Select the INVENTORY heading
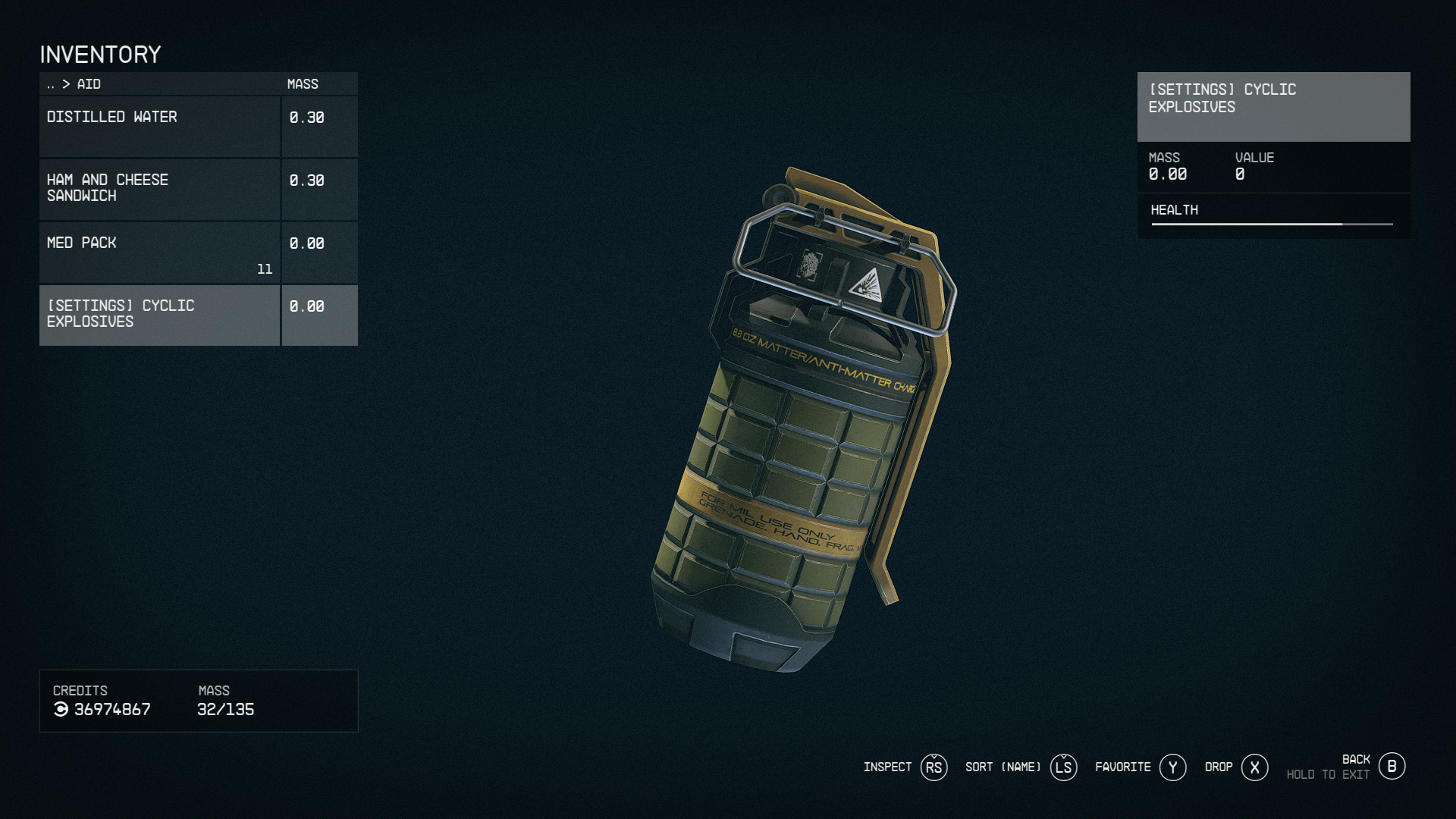The width and height of the screenshot is (1456, 819). pyautogui.click(x=101, y=54)
